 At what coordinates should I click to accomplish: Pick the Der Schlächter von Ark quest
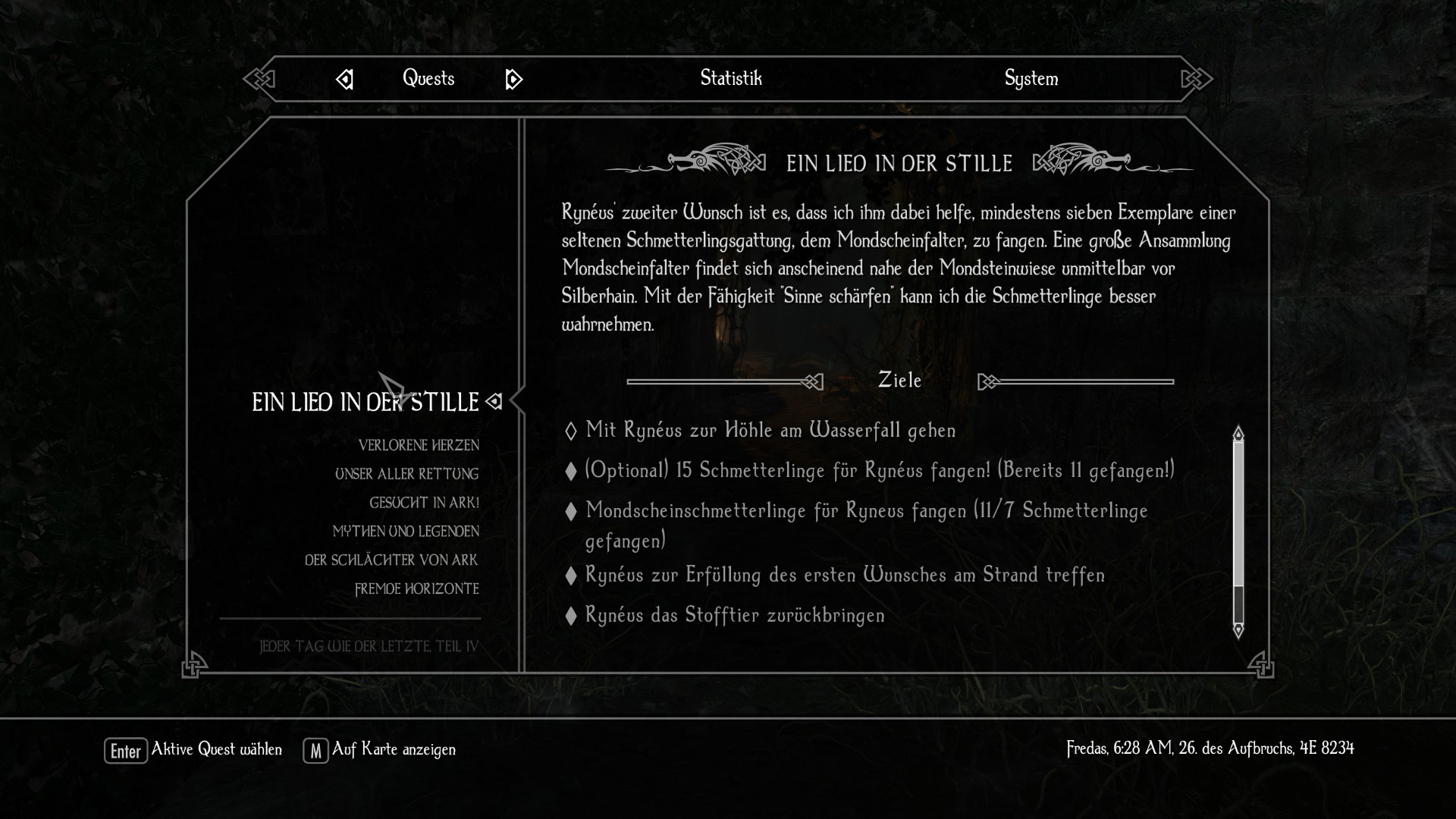[x=391, y=560]
